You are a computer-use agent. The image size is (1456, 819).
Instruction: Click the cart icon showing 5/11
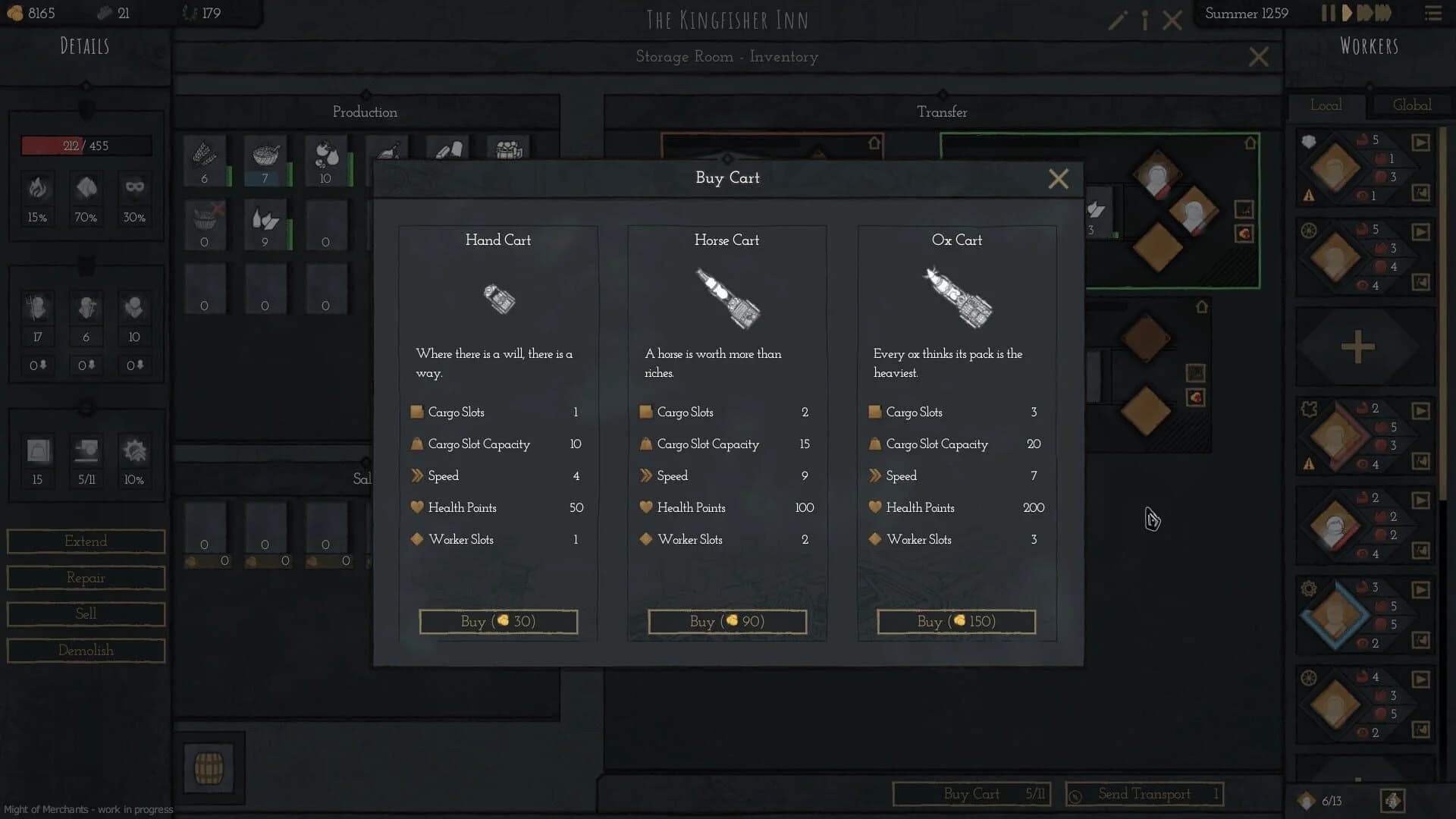(x=86, y=458)
